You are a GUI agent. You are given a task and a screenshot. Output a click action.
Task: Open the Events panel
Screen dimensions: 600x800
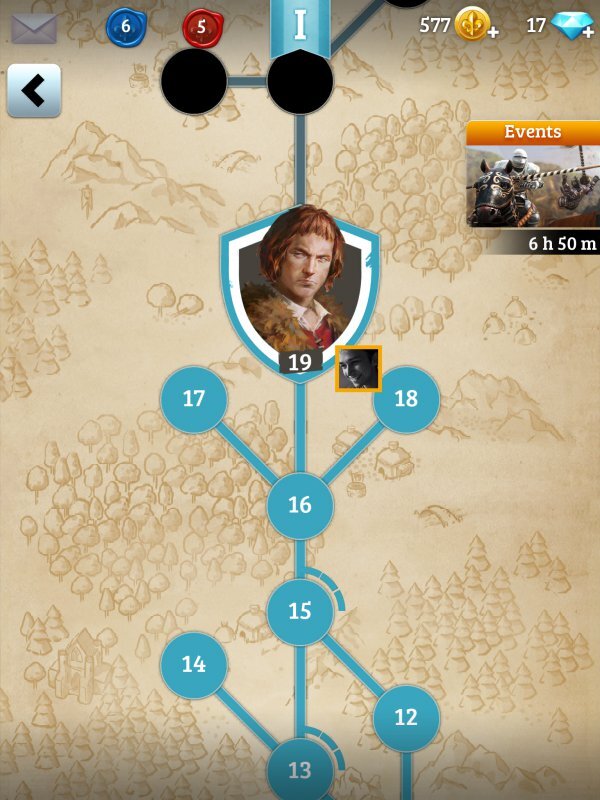coord(533,185)
